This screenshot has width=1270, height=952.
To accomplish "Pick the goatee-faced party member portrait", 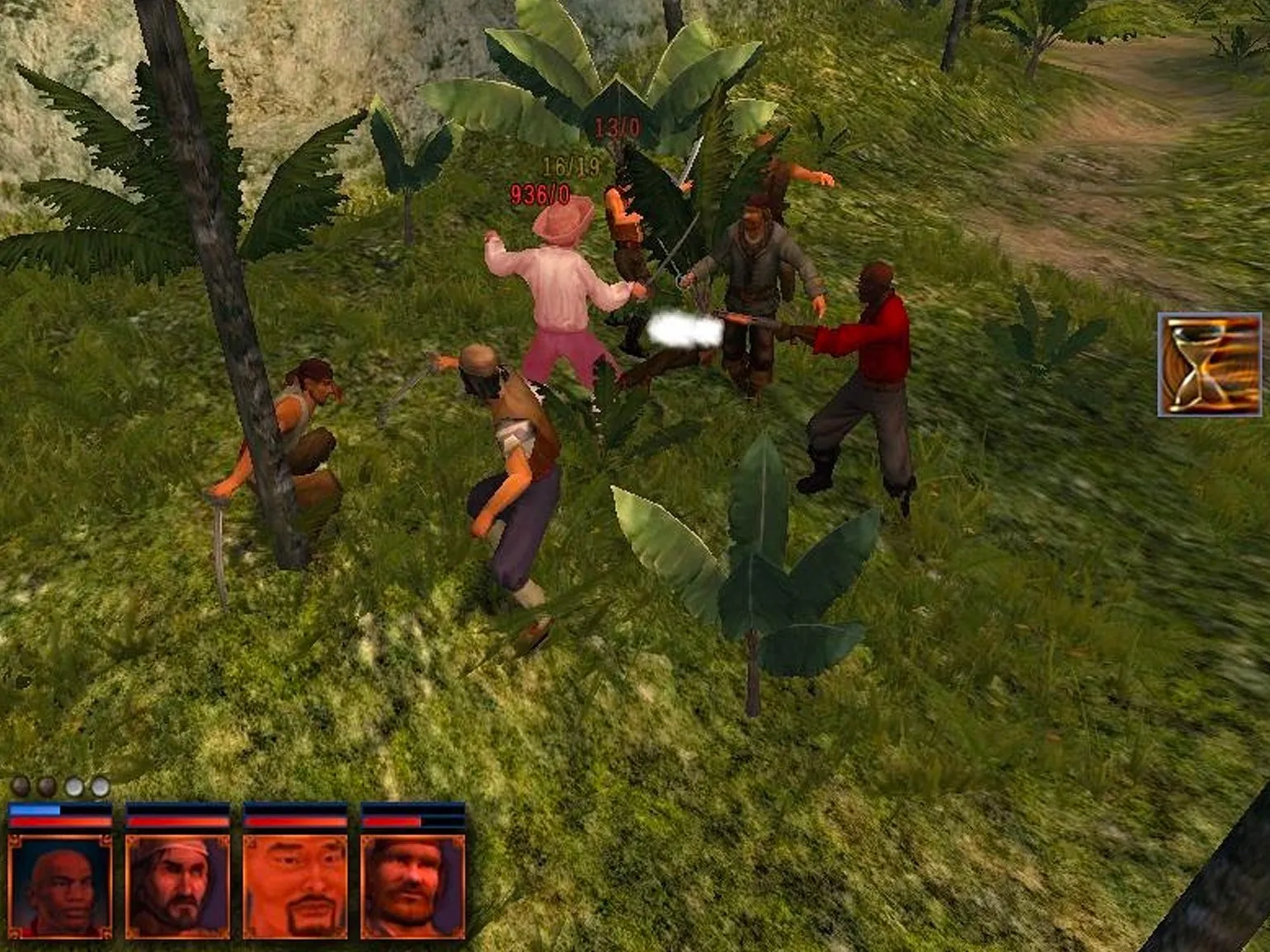I will coord(295,886).
